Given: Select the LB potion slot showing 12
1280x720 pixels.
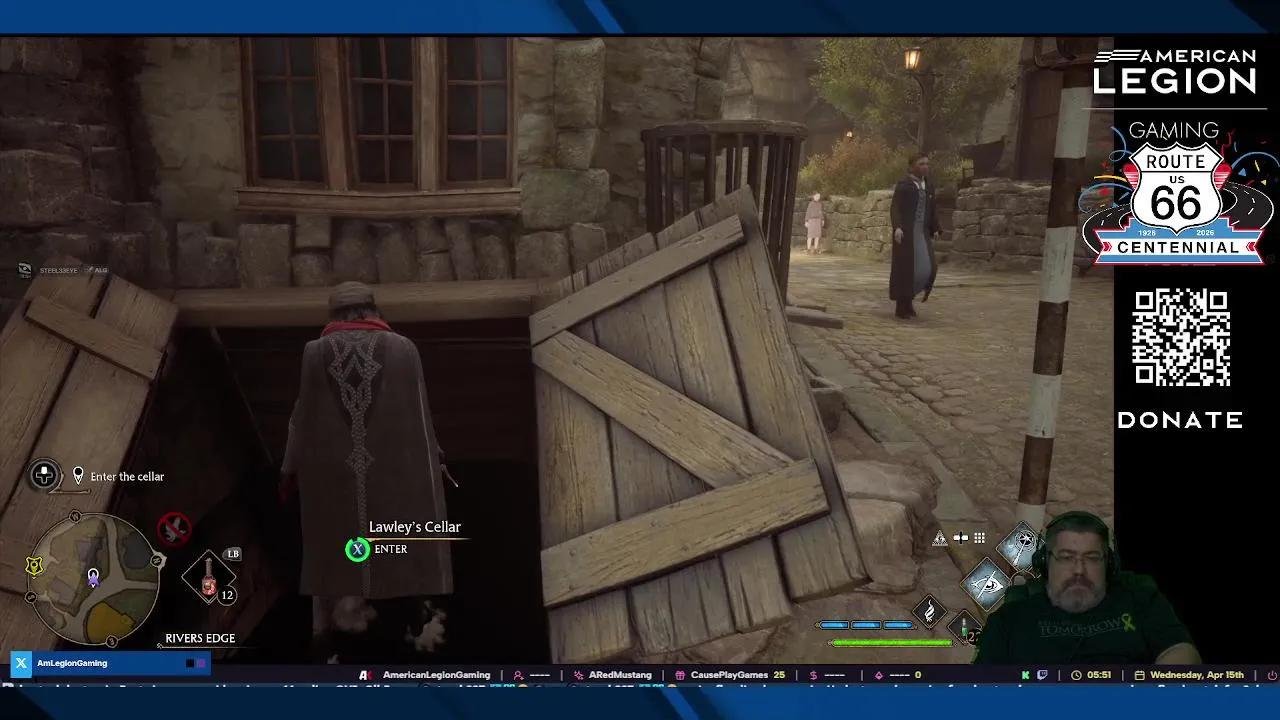Looking at the screenshot, I should [210, 578].
